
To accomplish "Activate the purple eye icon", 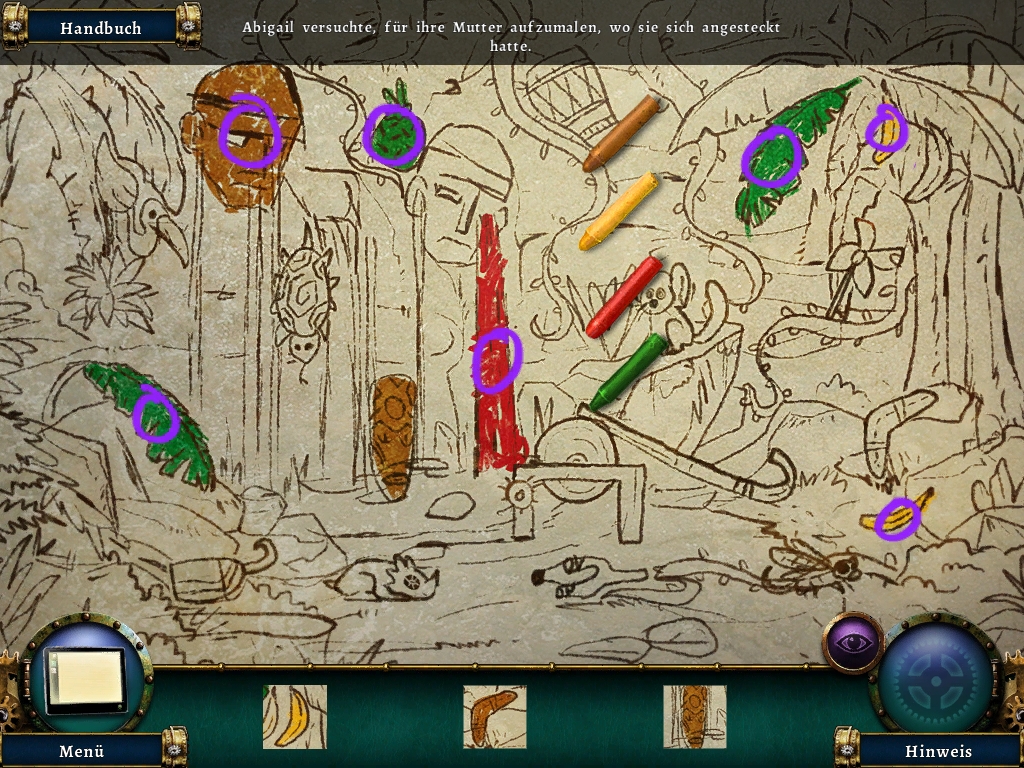I will (852, 643).
